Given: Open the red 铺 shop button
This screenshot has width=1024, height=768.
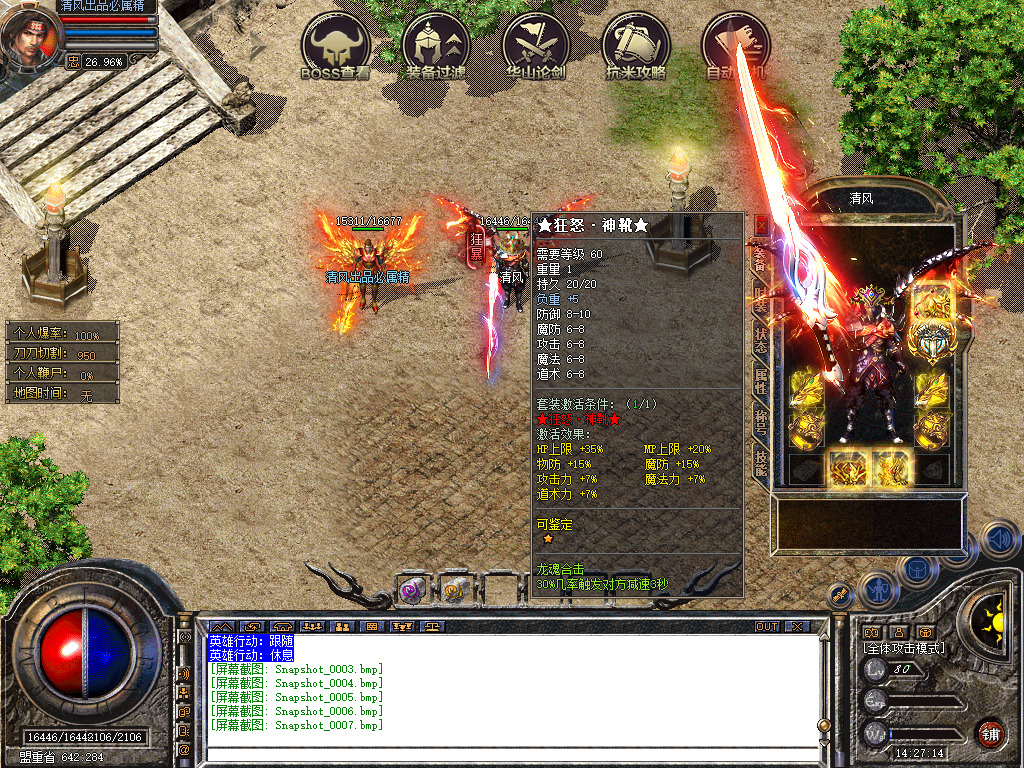Looking at the screenshot, I should 991,733.
